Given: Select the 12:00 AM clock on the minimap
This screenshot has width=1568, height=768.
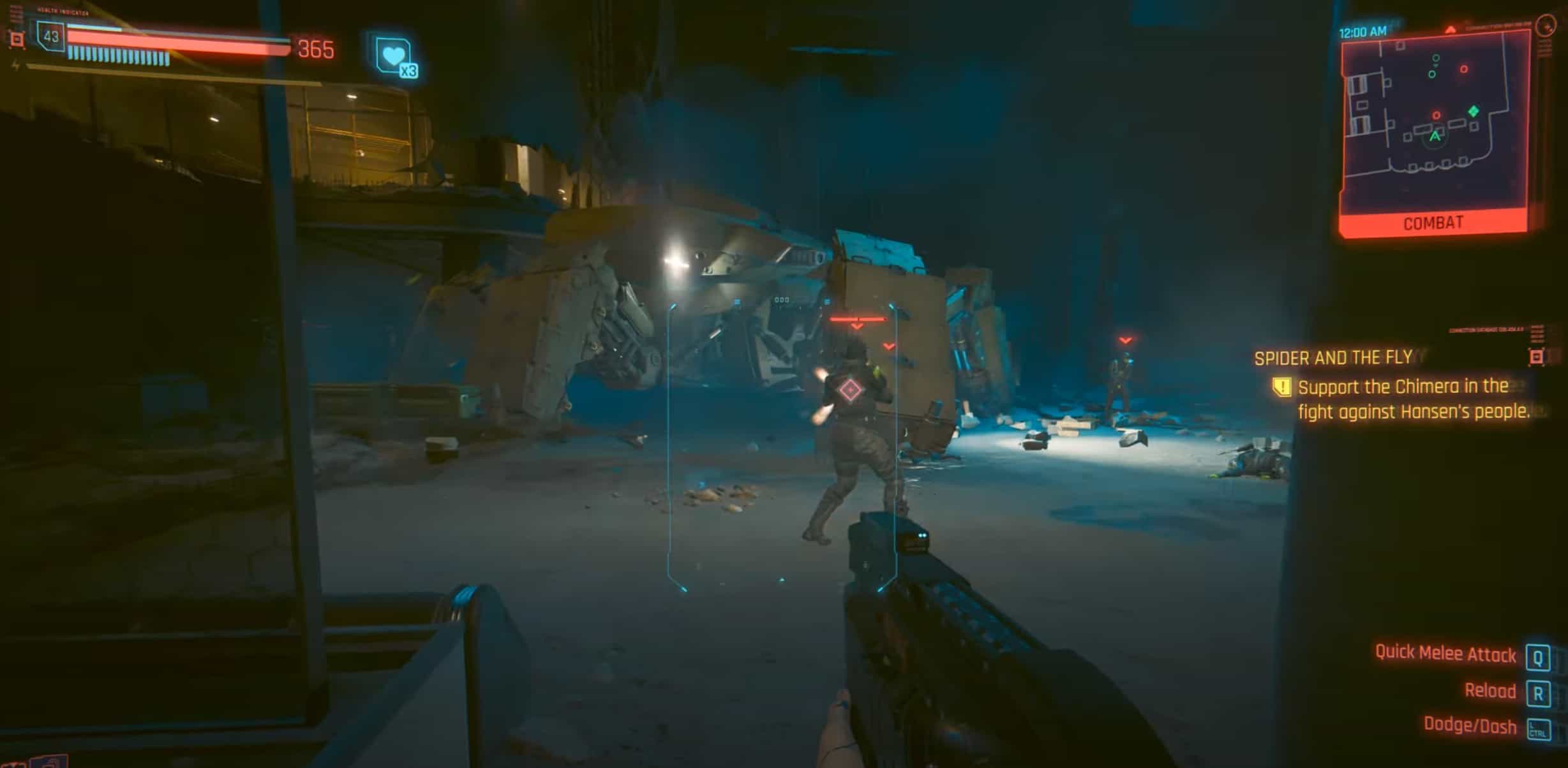Looking at the screenshot, I should click(x=1362, y=31).
